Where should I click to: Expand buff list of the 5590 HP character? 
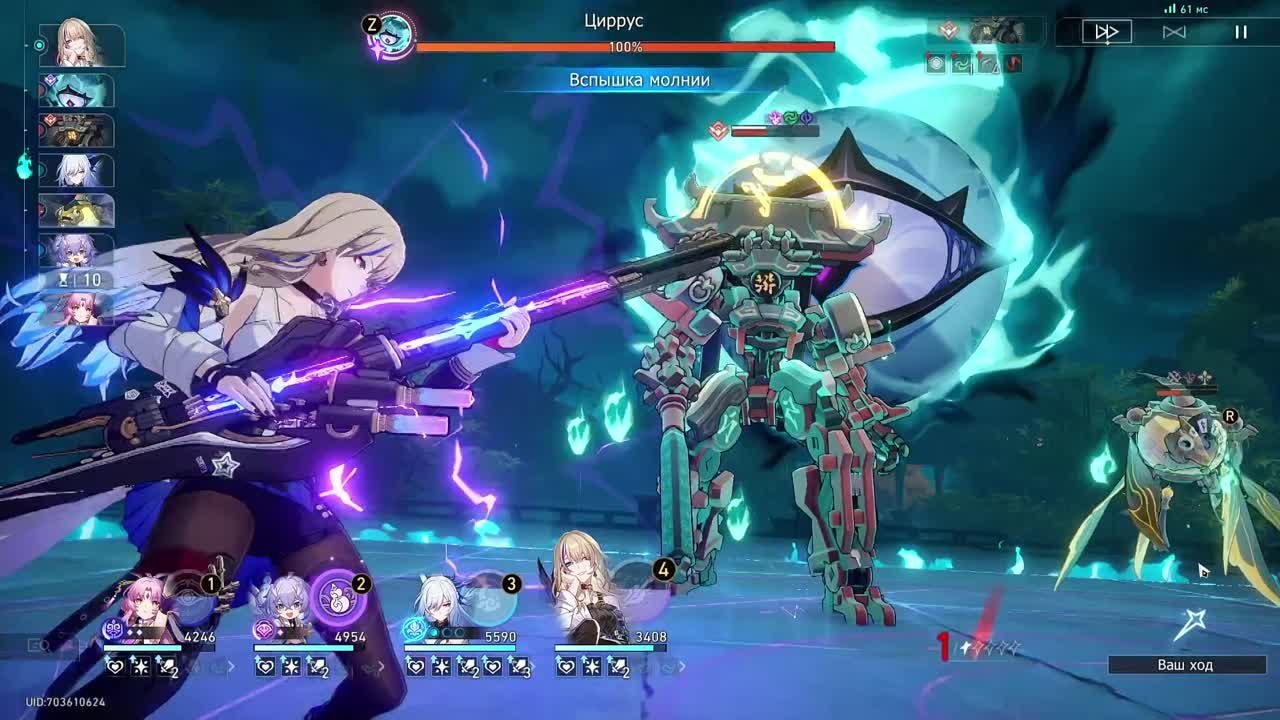pos(533,666)
